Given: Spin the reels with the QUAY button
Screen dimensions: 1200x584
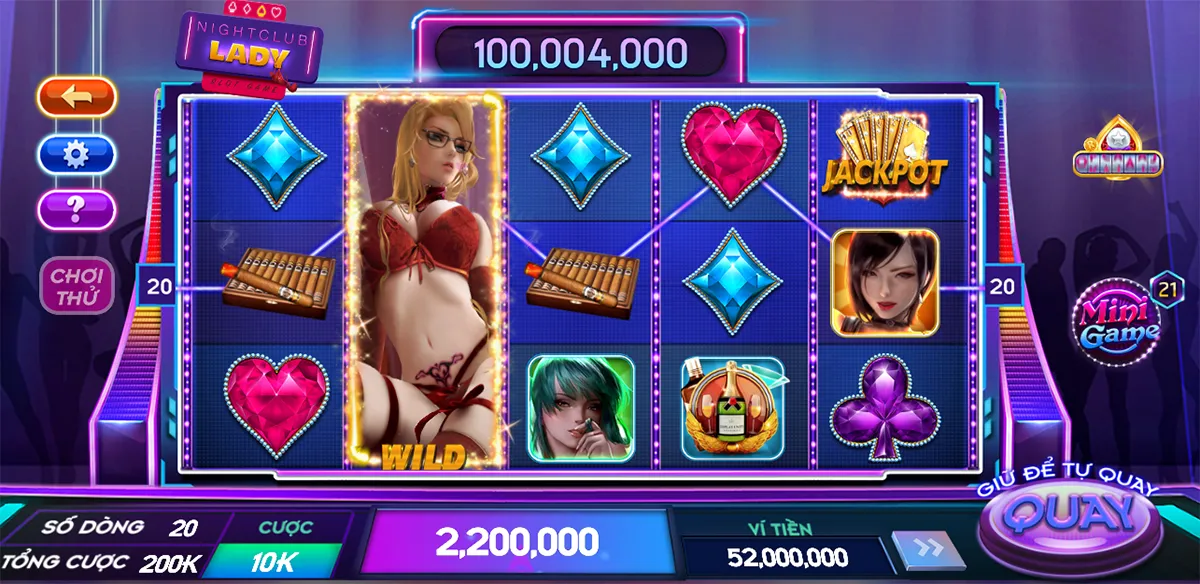Looking at the screenshot, I should (1070, 516).
